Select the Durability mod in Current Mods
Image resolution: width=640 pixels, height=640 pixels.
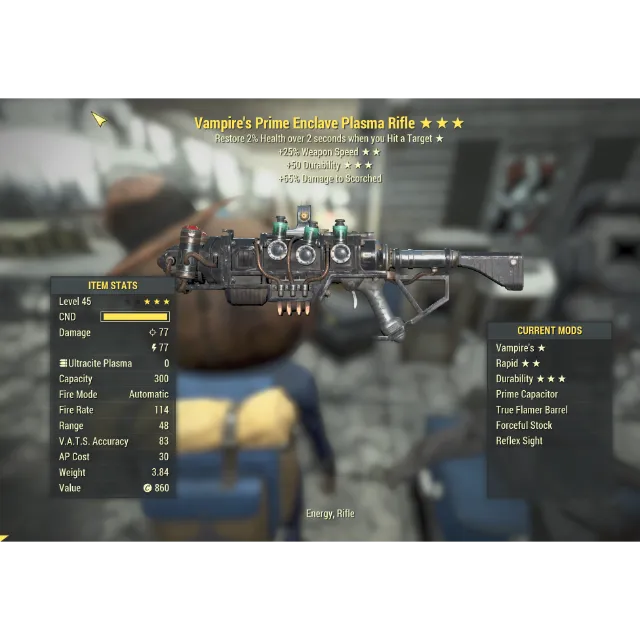(x=530, y=379)
